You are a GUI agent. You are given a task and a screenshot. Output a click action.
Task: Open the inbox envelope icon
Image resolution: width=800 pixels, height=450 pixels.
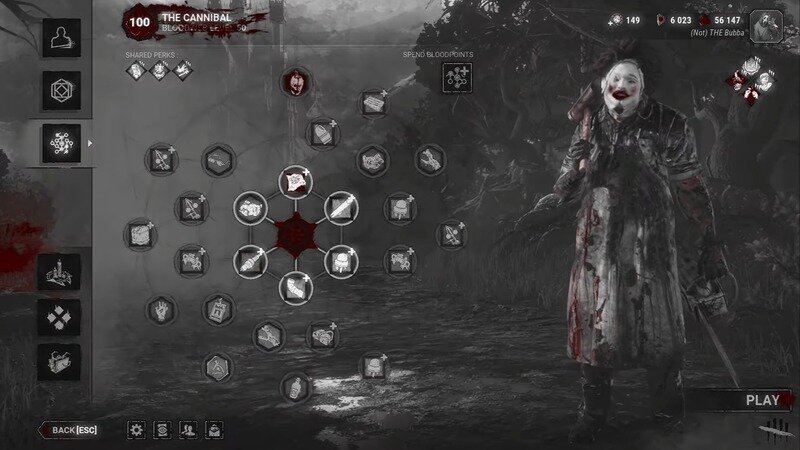(x=213, y=430)
